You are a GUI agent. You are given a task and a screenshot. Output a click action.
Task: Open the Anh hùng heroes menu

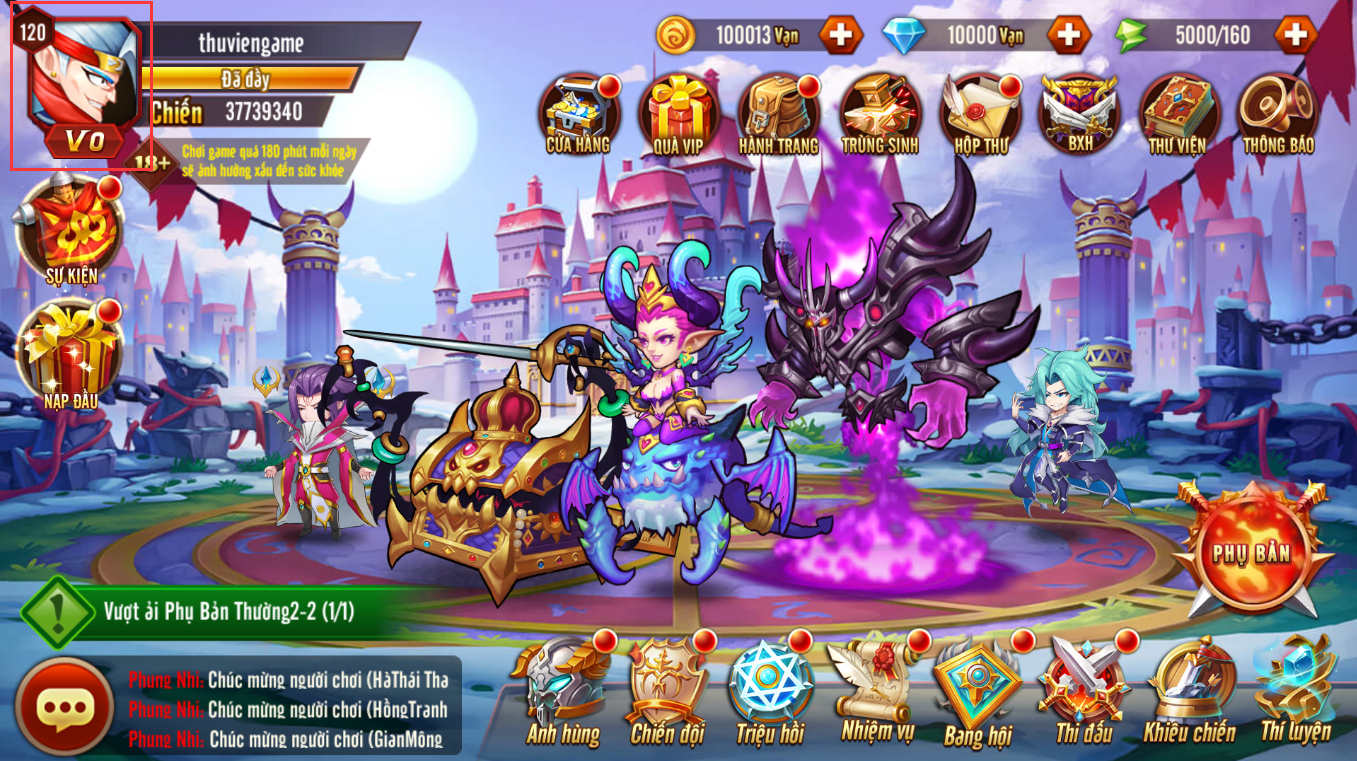[x=564, y=692]
